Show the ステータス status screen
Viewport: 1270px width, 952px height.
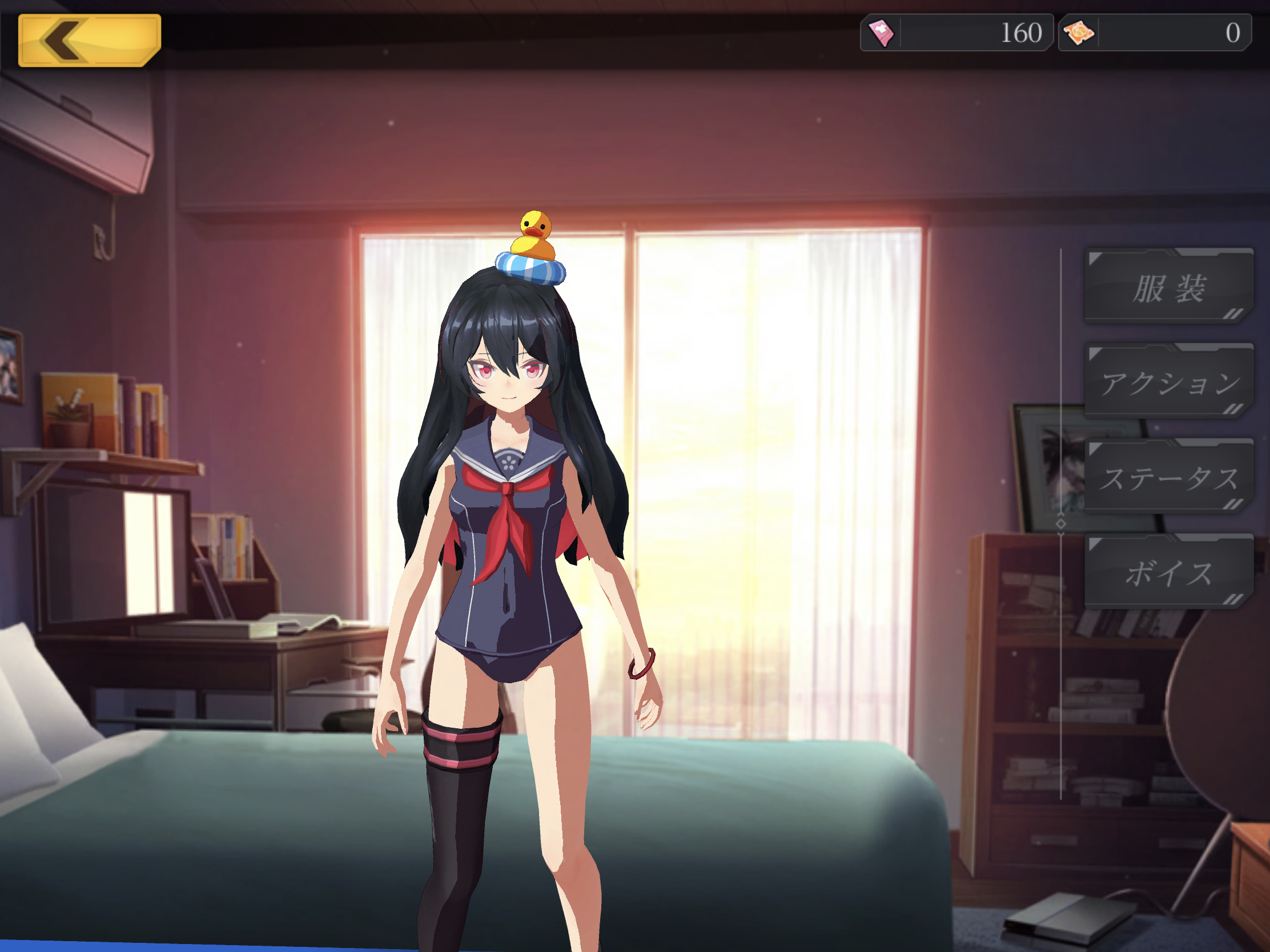coord(1168,478)
